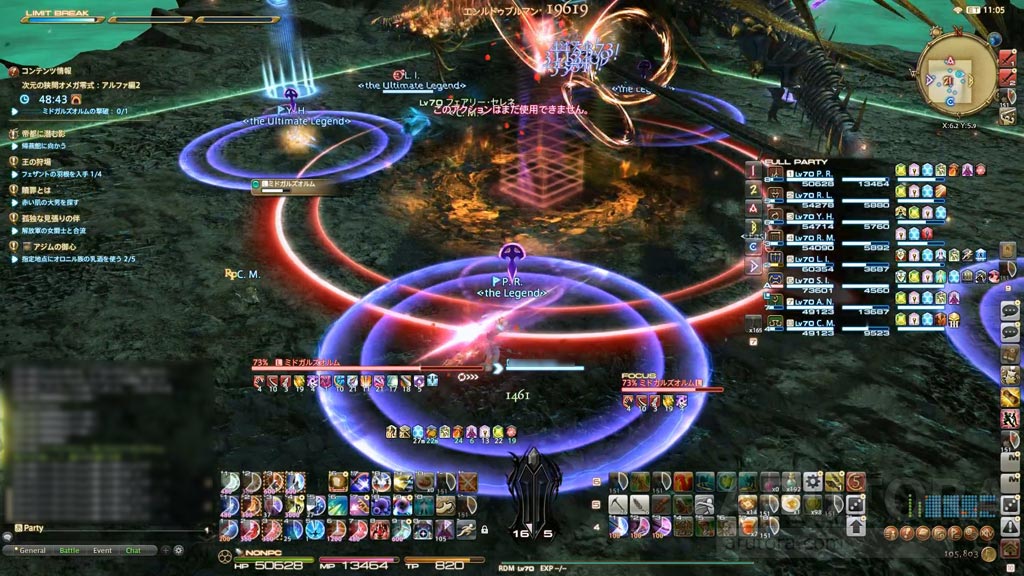Click the gil coin currency icon

click(988, 553)
